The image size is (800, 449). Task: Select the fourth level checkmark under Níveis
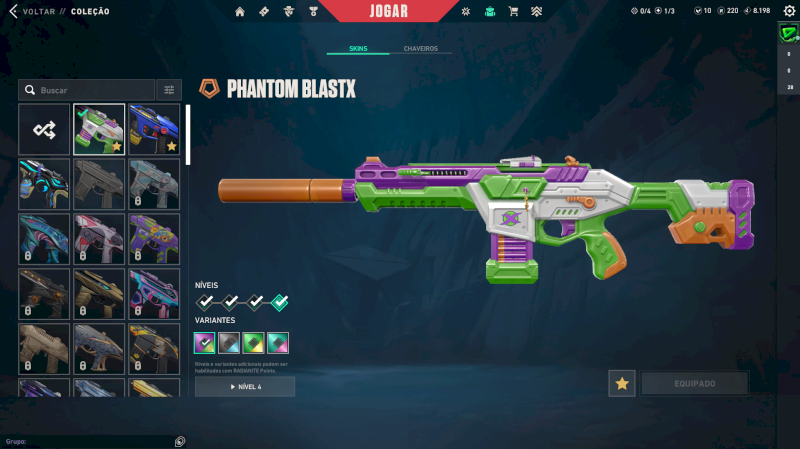tap(280, 302)
